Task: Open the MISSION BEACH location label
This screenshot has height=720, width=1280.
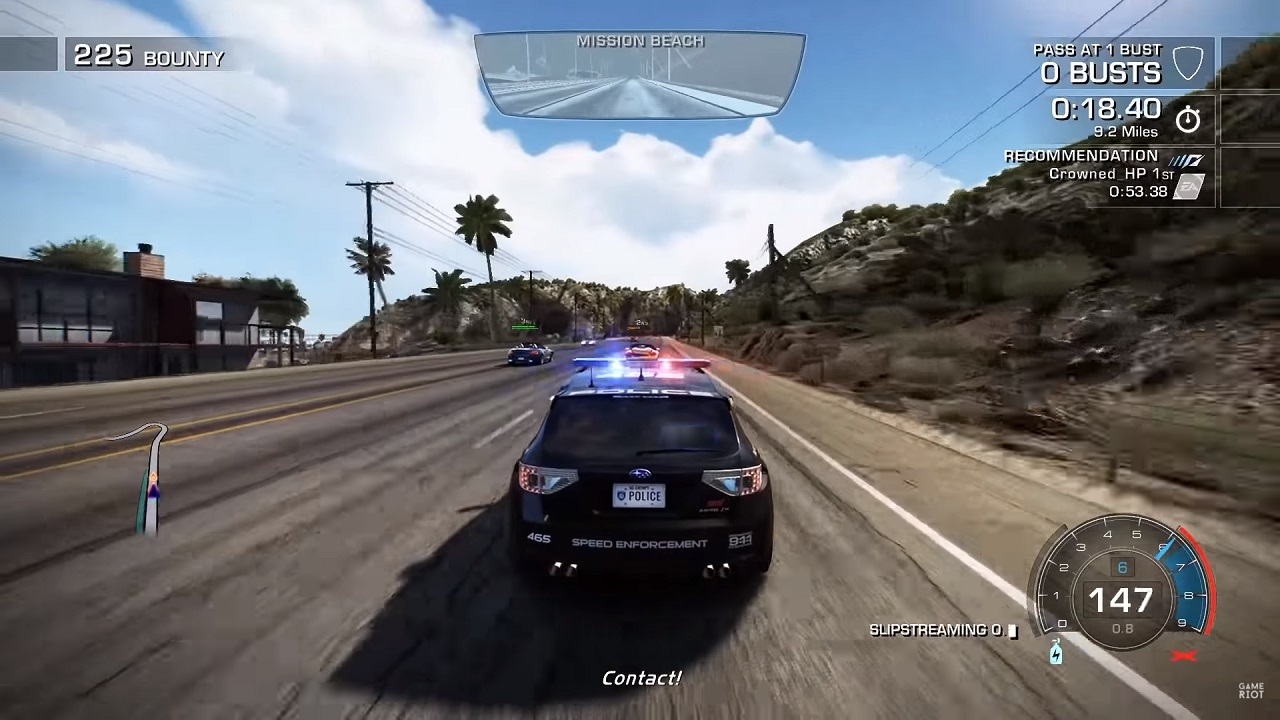Action: pyautogui.click(x=640, y=41)
